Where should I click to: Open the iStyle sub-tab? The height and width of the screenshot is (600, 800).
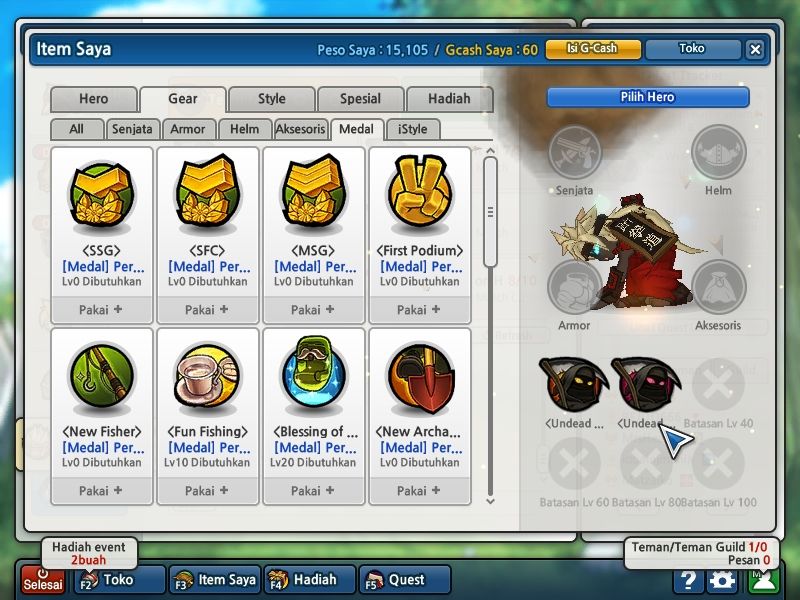coord(412,129)
